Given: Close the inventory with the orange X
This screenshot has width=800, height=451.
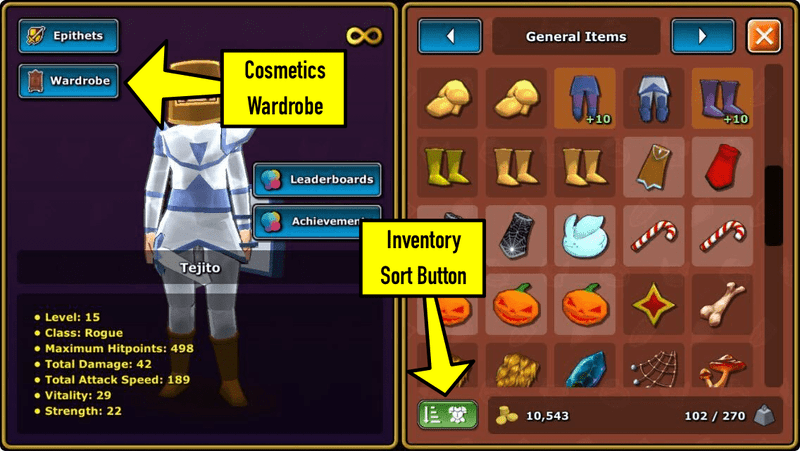Looking at the screenshot, I should (x=764, y=37).
